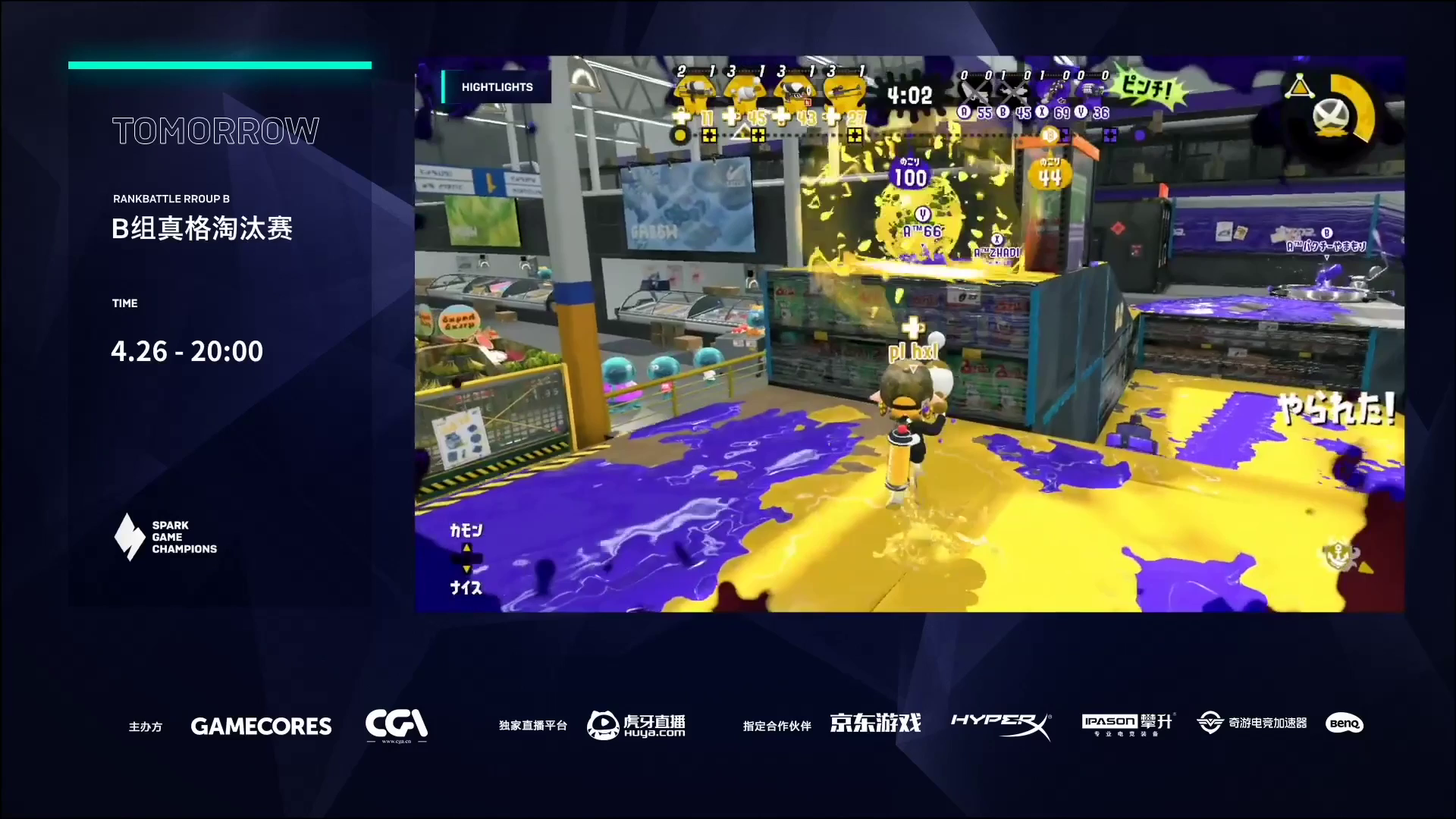Open the match time 4.26 - 20:00

click(187, 350)
